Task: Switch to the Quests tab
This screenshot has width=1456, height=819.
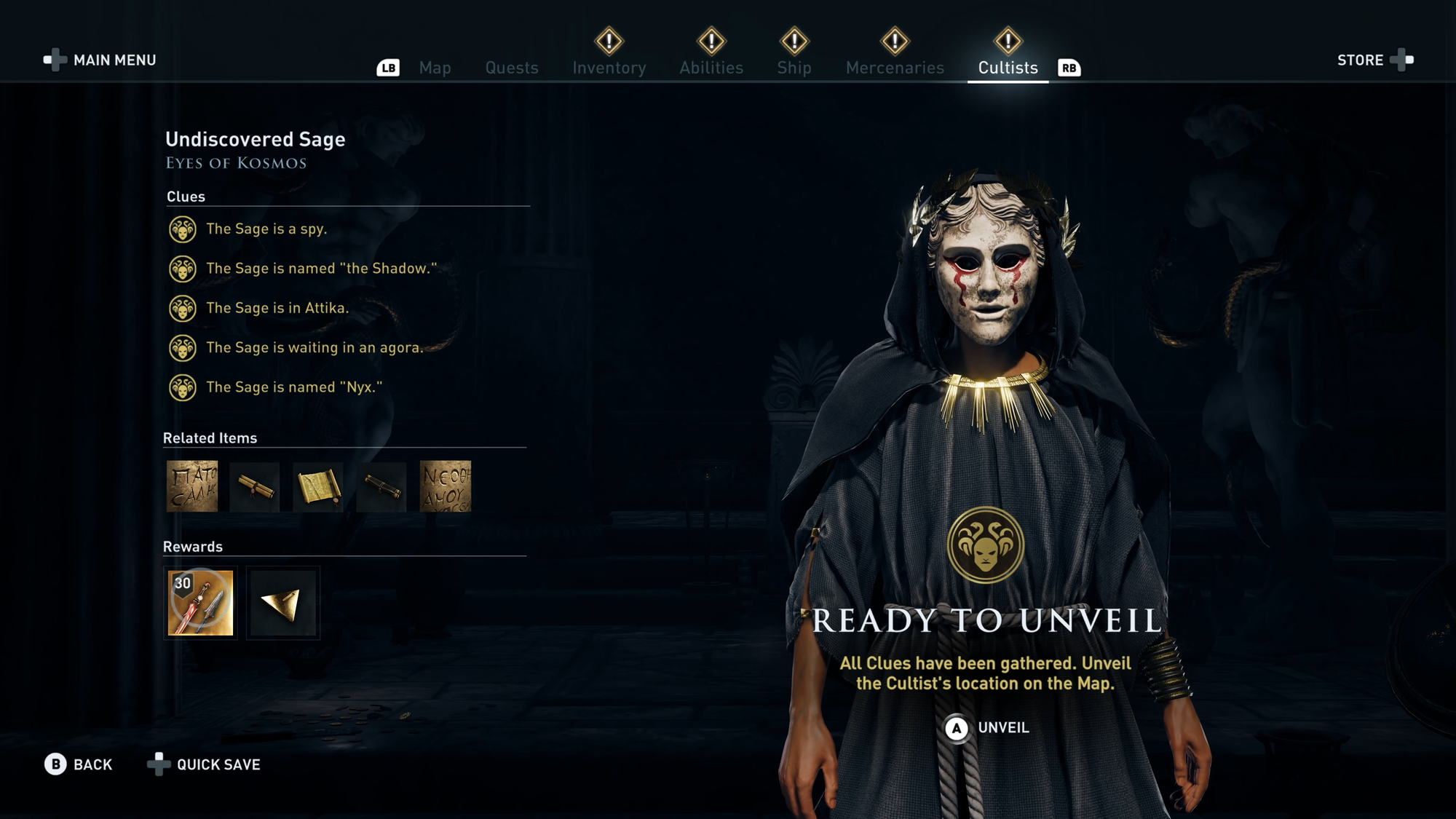Action: pyautogui.click(x=512, y=68)
